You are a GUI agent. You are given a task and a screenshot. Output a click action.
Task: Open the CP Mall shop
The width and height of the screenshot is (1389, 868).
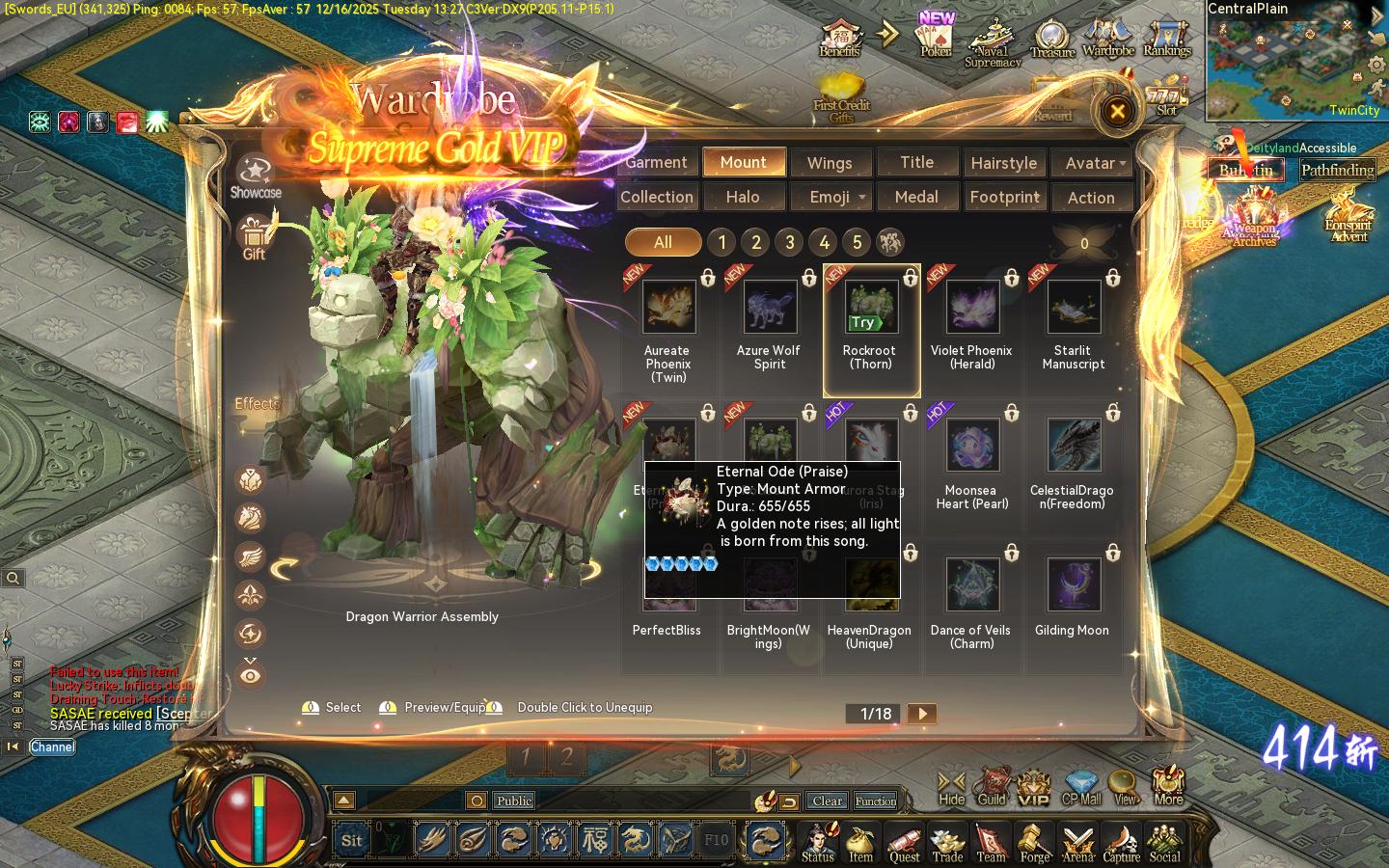coord(1081,788)
